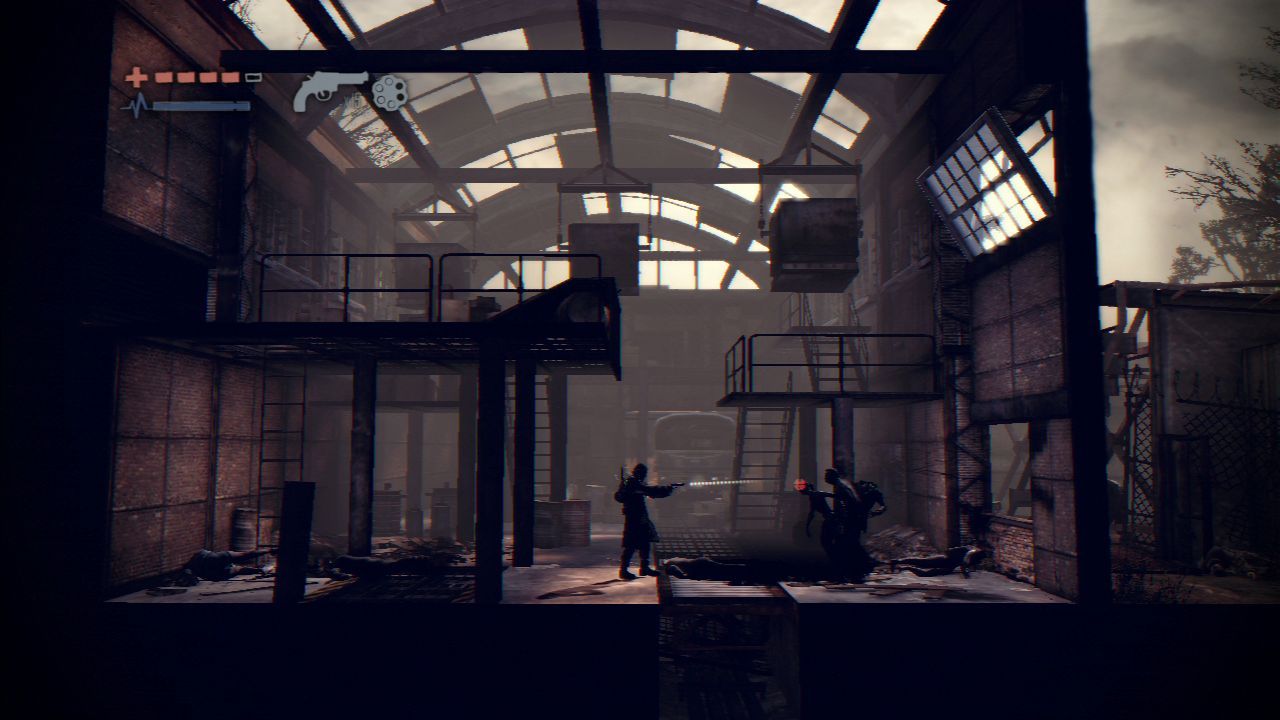The height and width of the screenshot is (720, 1280).
Task: Click the second health segment block
Action: pyautogui.click(x=186, y=75)
